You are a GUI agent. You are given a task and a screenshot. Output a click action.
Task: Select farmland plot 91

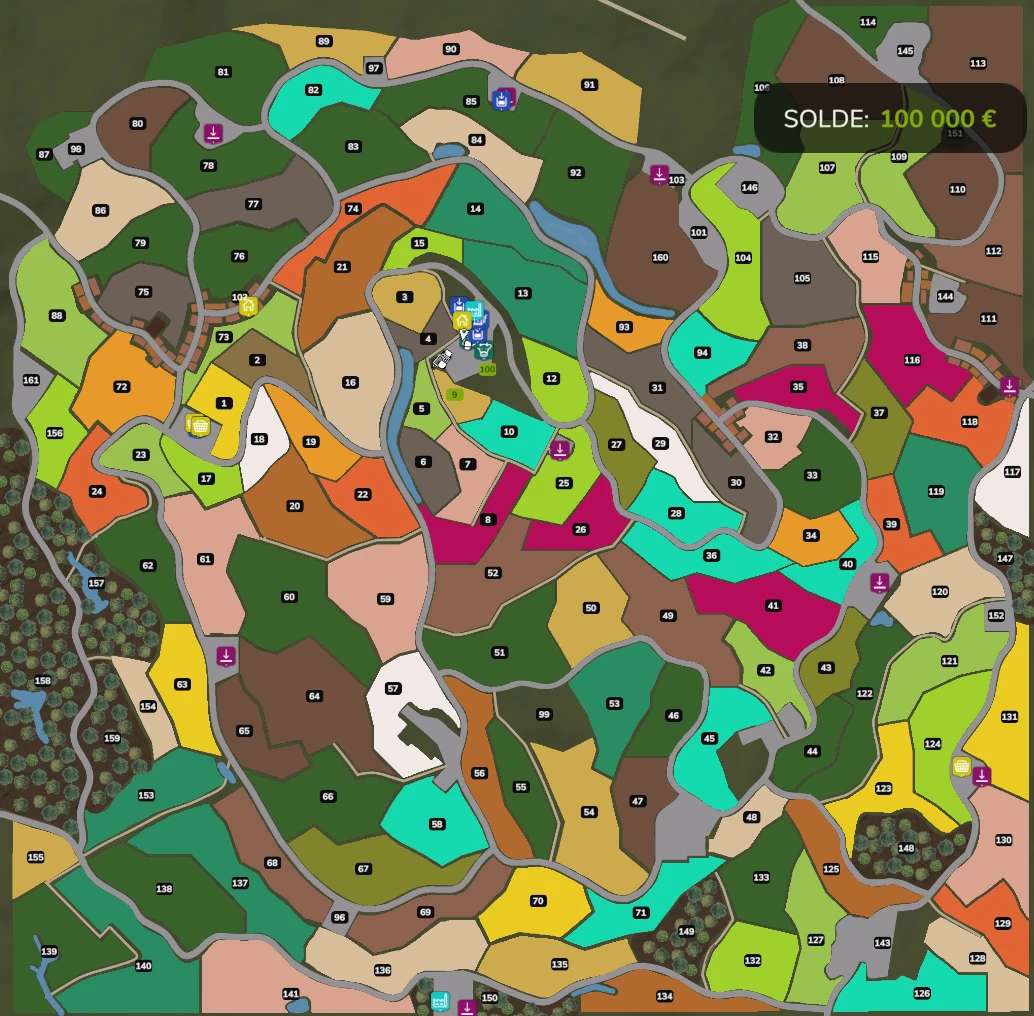pyautogui.click(x=589, y=85)
